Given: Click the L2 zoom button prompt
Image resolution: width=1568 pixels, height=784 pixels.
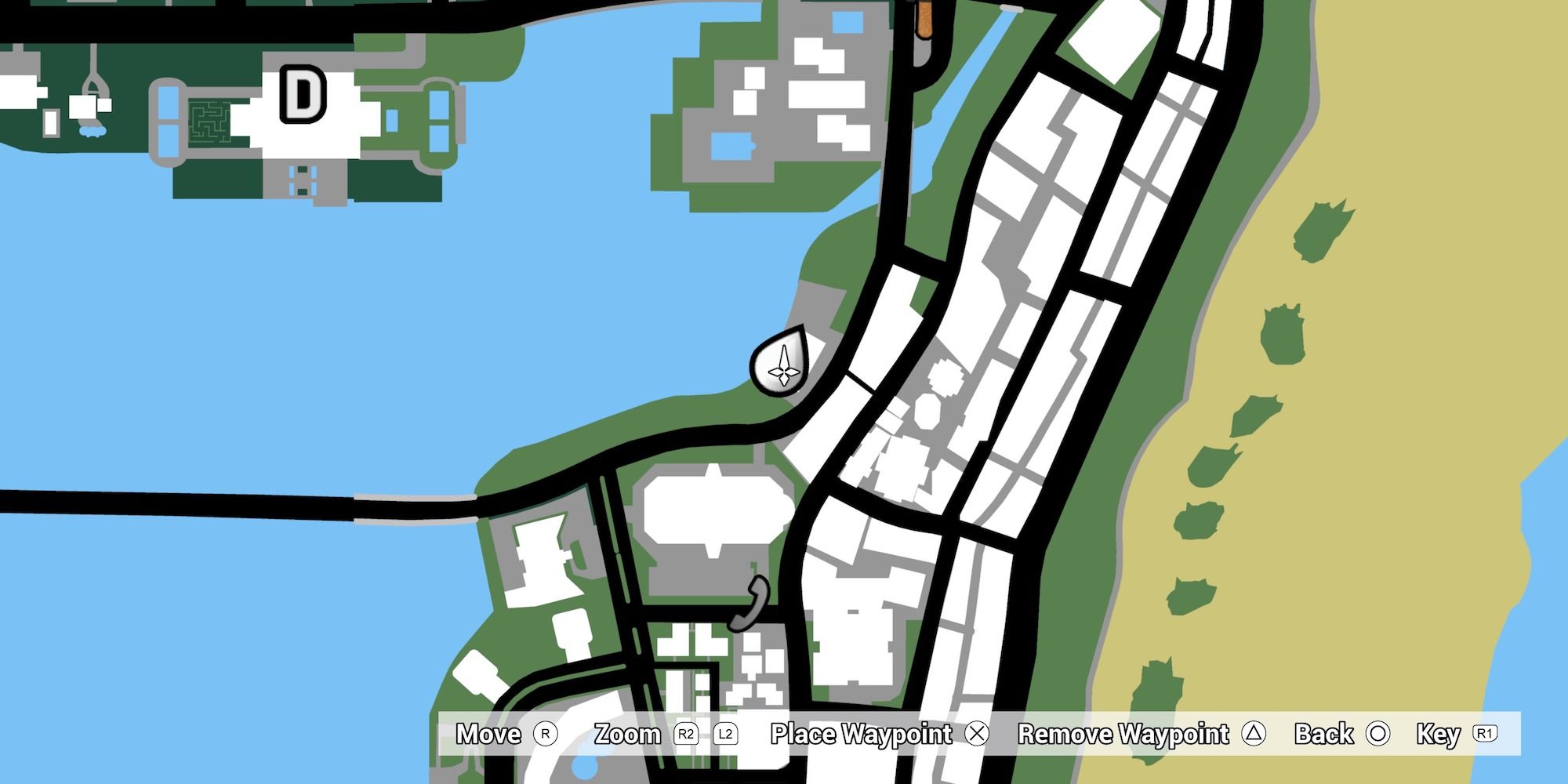Looking at the screenshot, I should coord(725,732).
